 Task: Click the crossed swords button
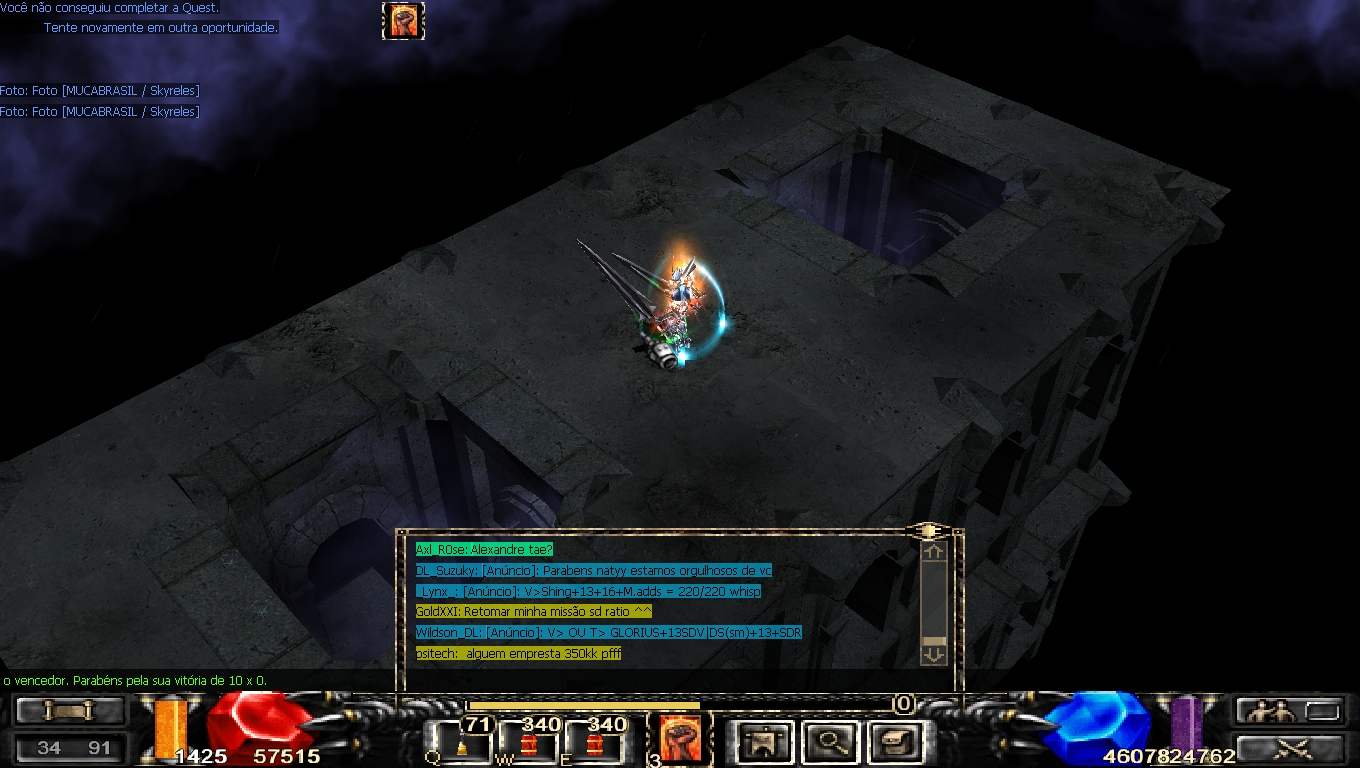tap(1288, 748)
